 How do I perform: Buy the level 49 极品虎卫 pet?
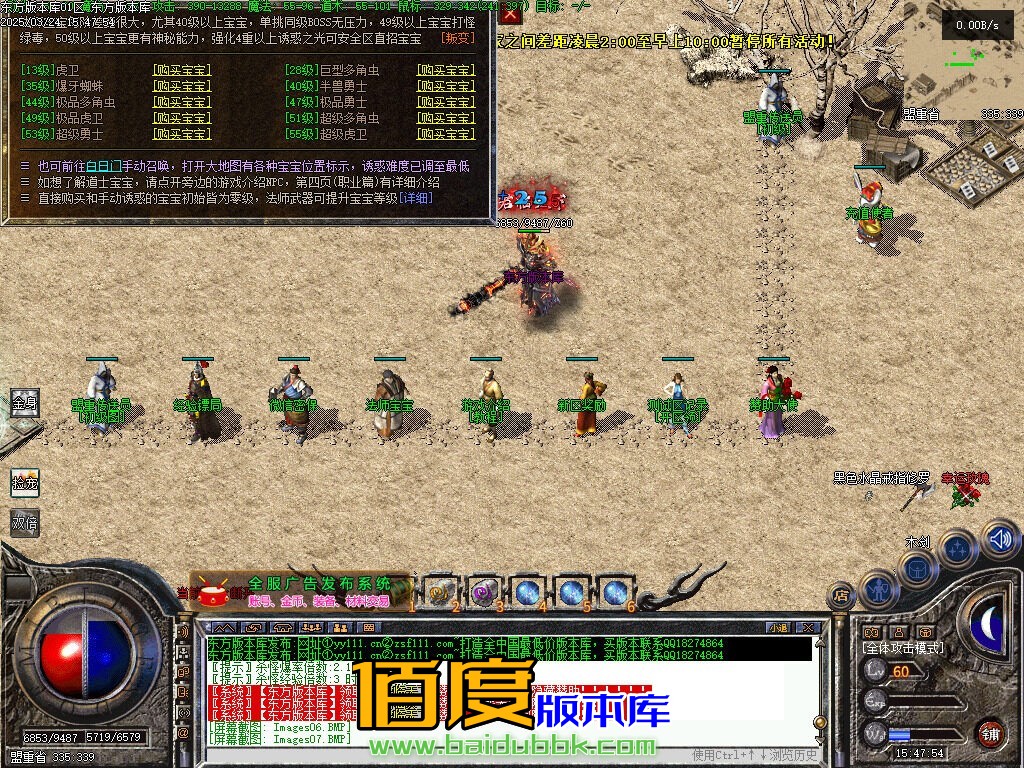(182, 118)
